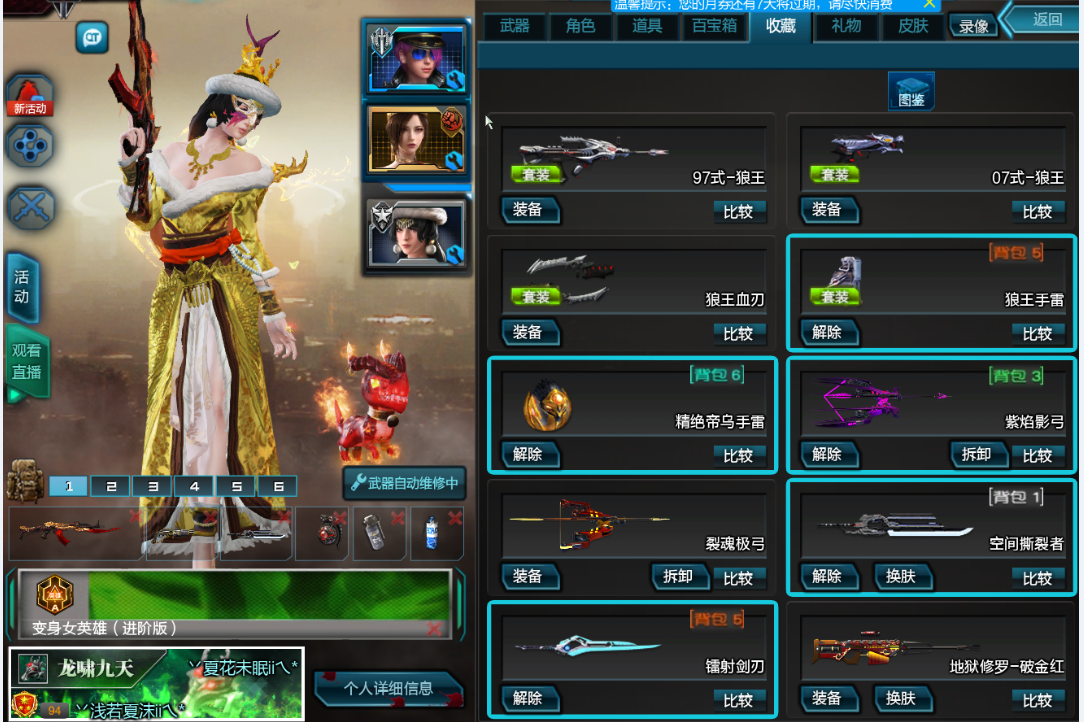Switch to the 武器 tab
The width and height of the screenshot is (1084, 722).
pyautogui.click(x=514, y=27)
